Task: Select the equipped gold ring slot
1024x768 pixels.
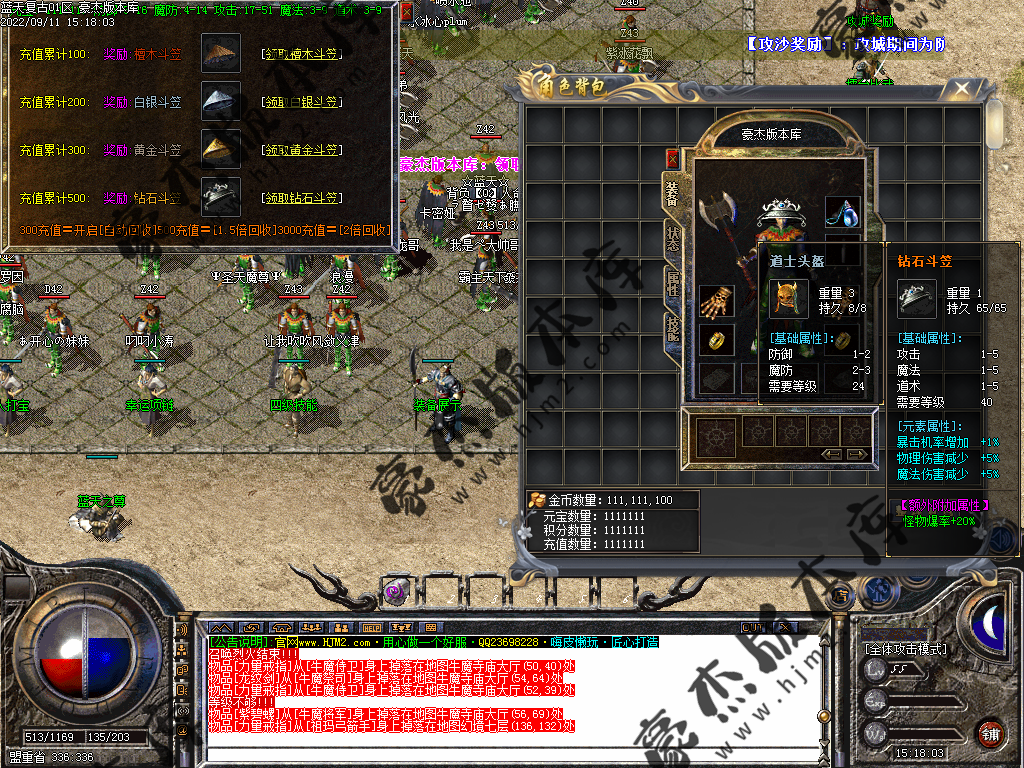Action: (716, 340)
